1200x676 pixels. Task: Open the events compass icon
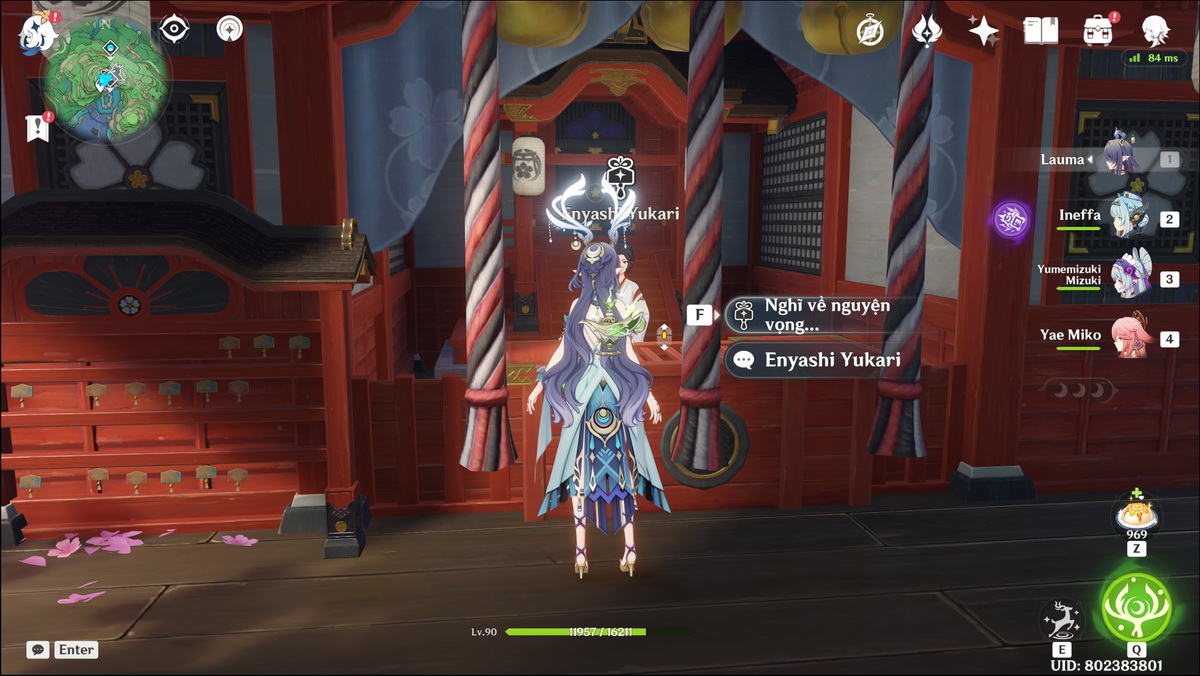(871, 32)
